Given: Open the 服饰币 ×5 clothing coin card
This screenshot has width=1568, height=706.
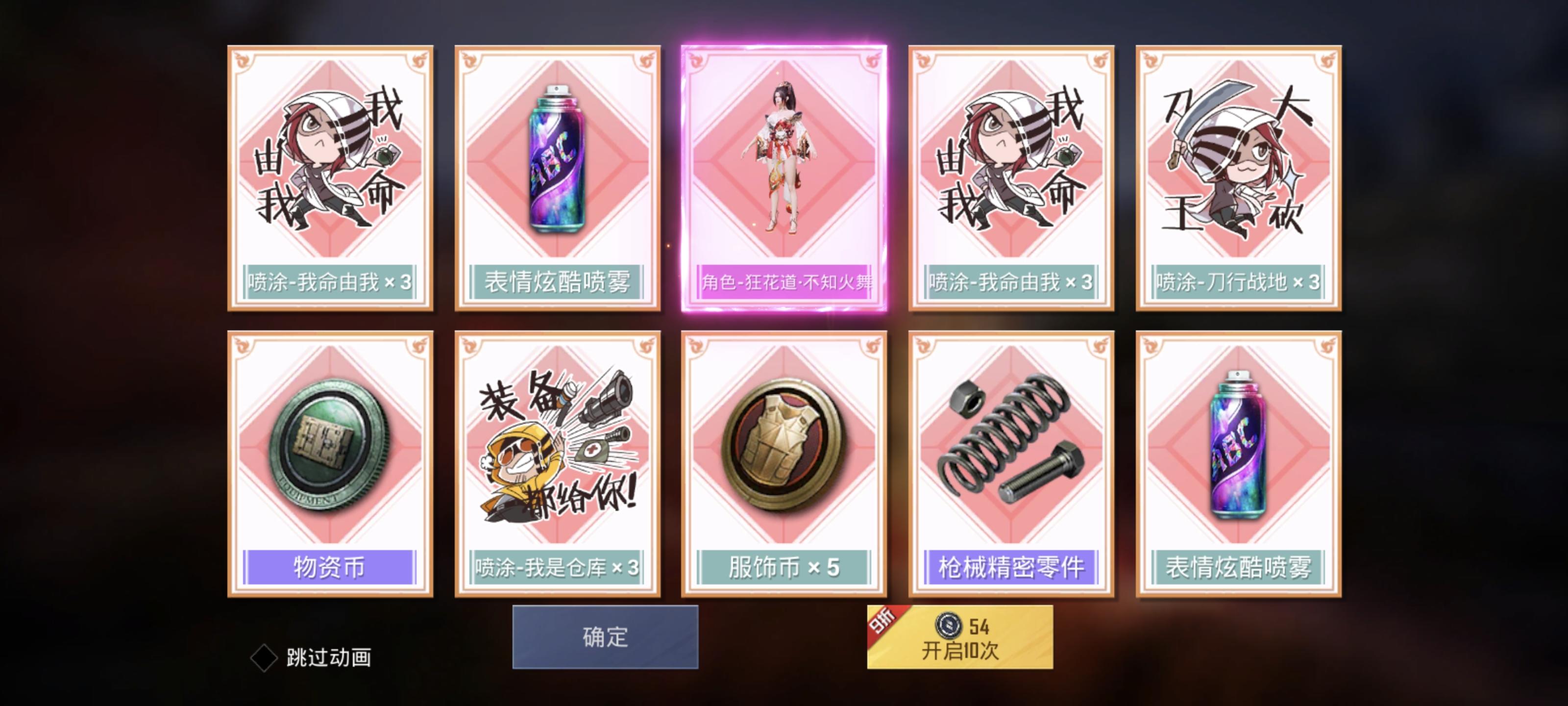Looking at the screenshot, I should (784, 463).
